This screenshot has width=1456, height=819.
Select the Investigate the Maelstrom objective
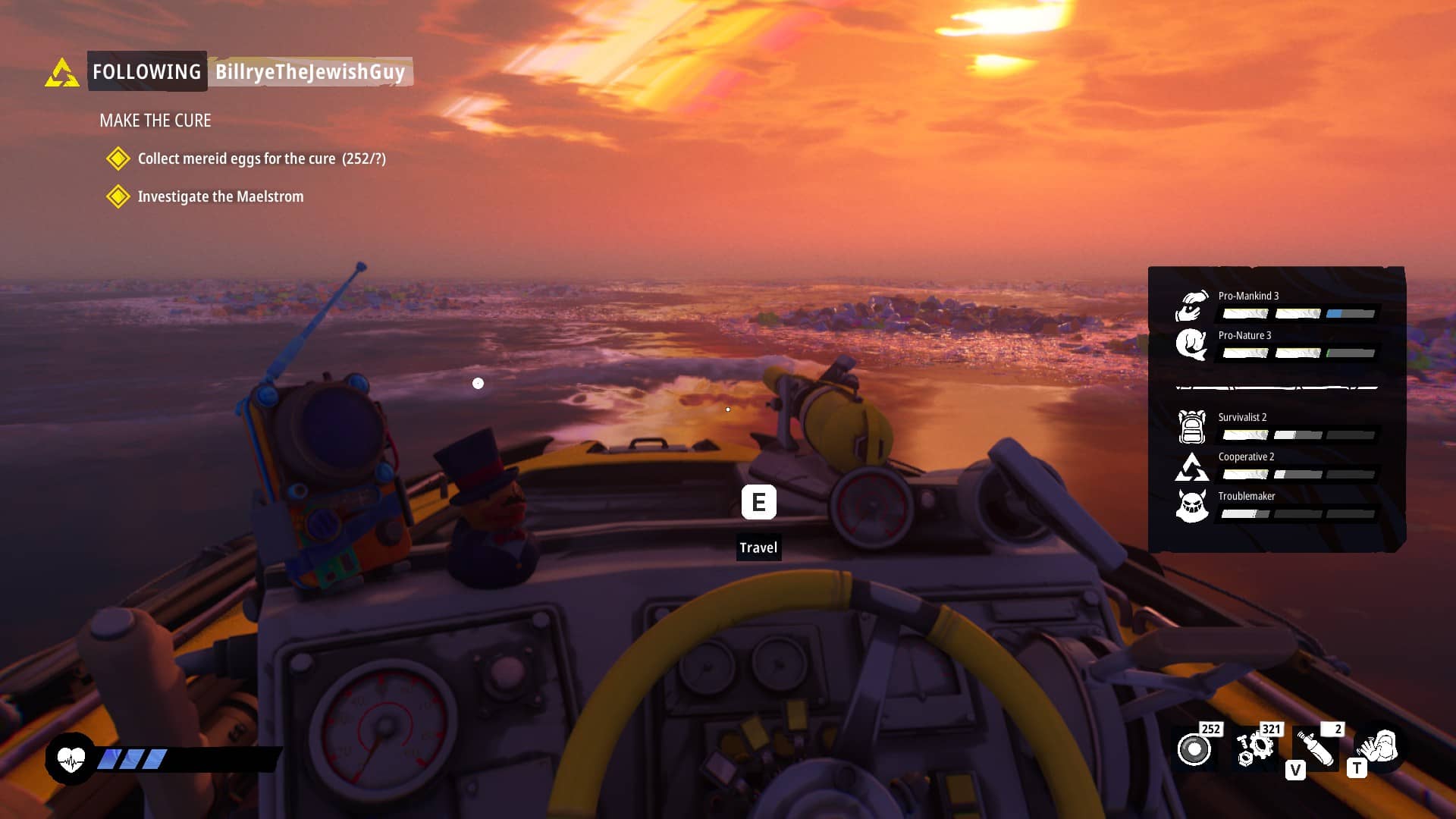coord(220,196)
